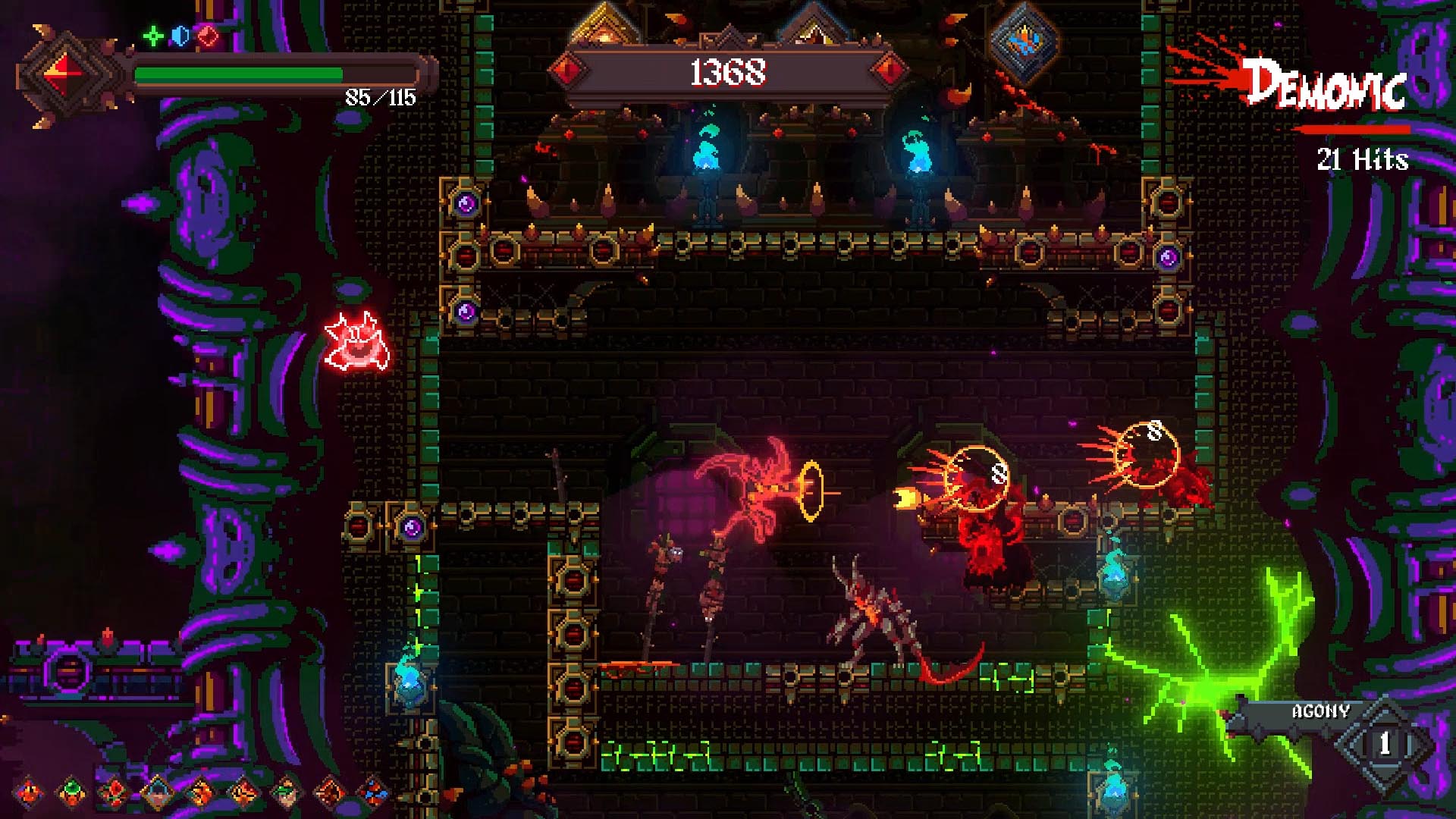Image resolution: width=1456 pixels, height=819 pixels.
Task: Click the green eye relic icon
Action: 72,792
